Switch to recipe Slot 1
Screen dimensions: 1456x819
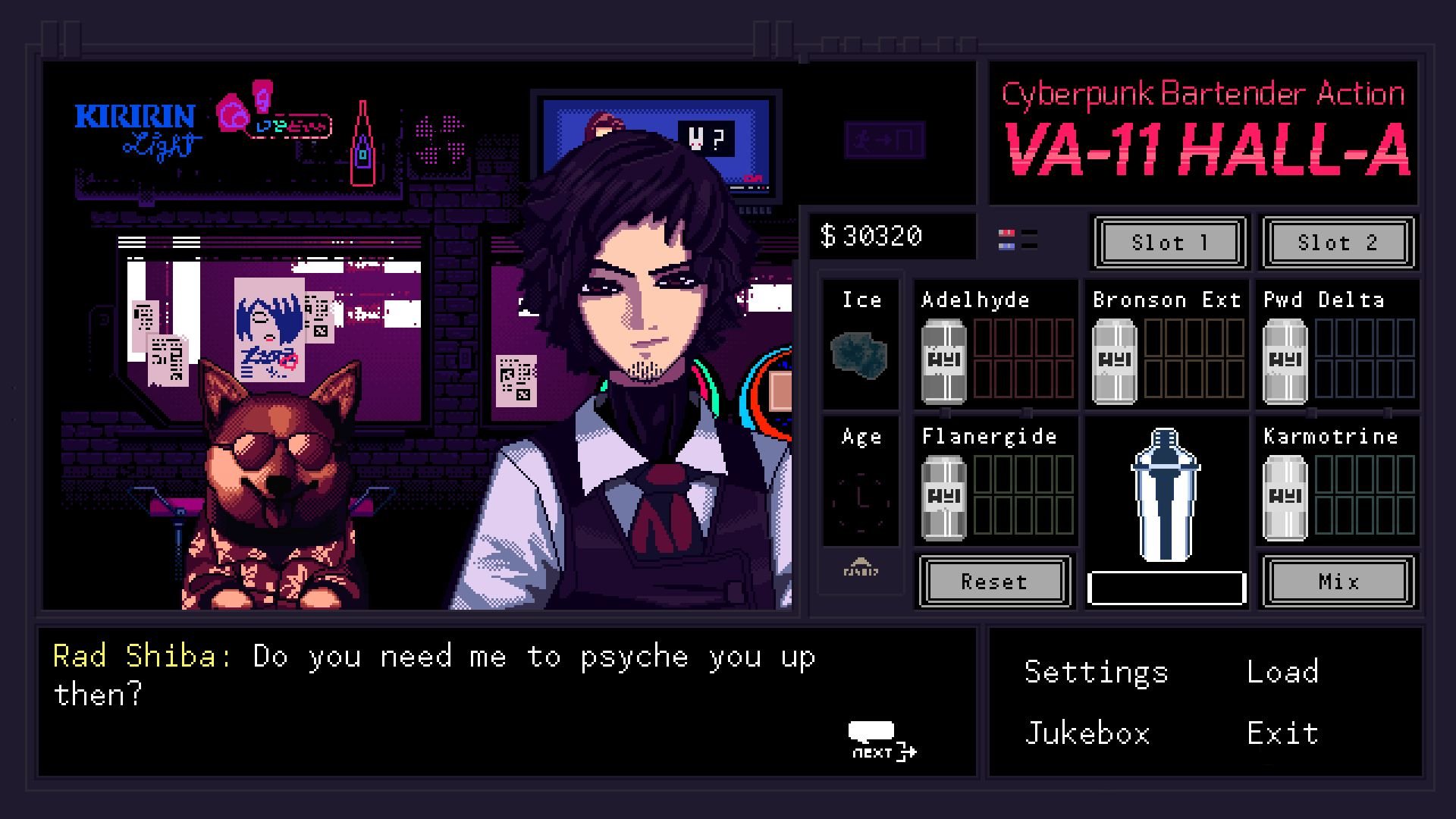1168,243
